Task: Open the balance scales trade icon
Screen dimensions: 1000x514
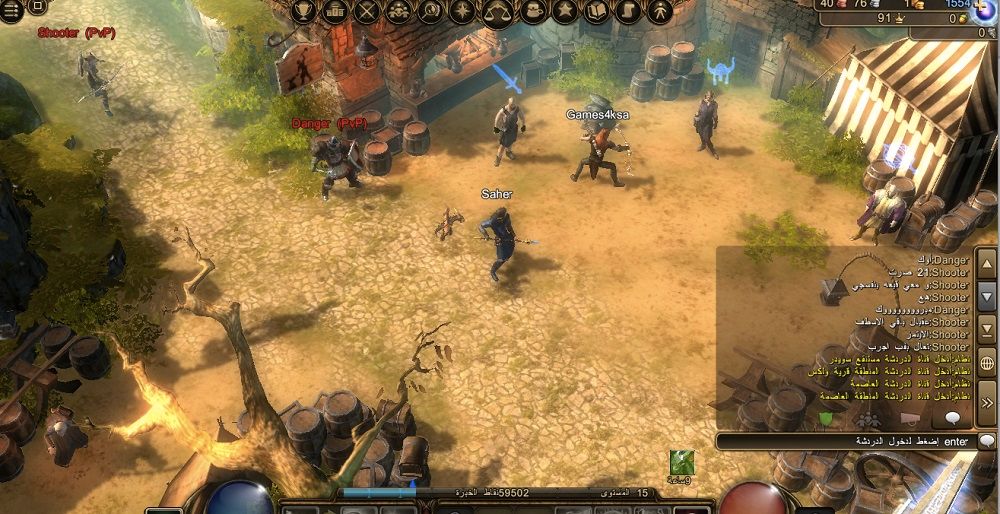Action: [x=497, y=12]
